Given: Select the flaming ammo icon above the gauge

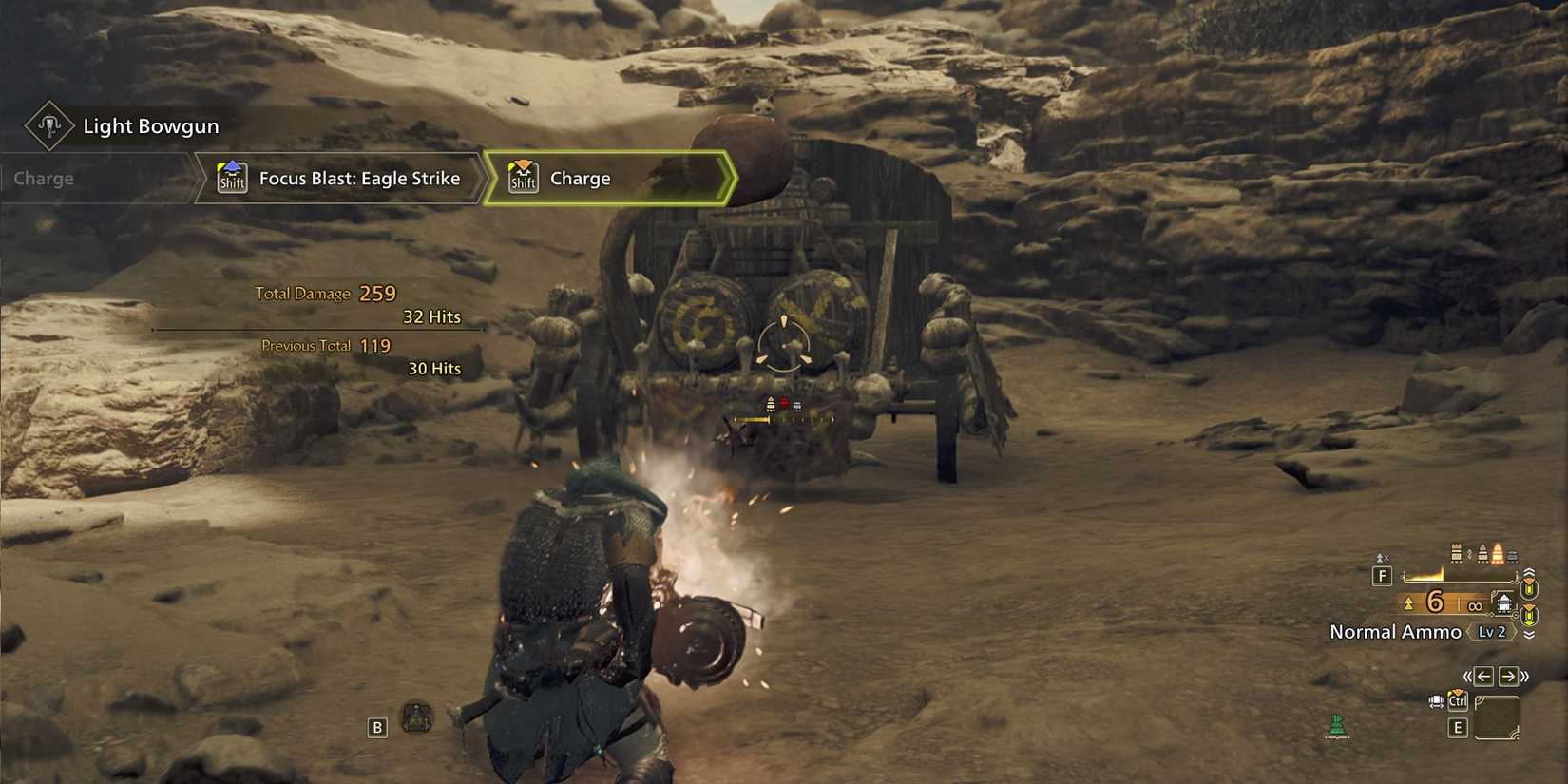Looking at the screenshot, I should tap(1498, 552).
